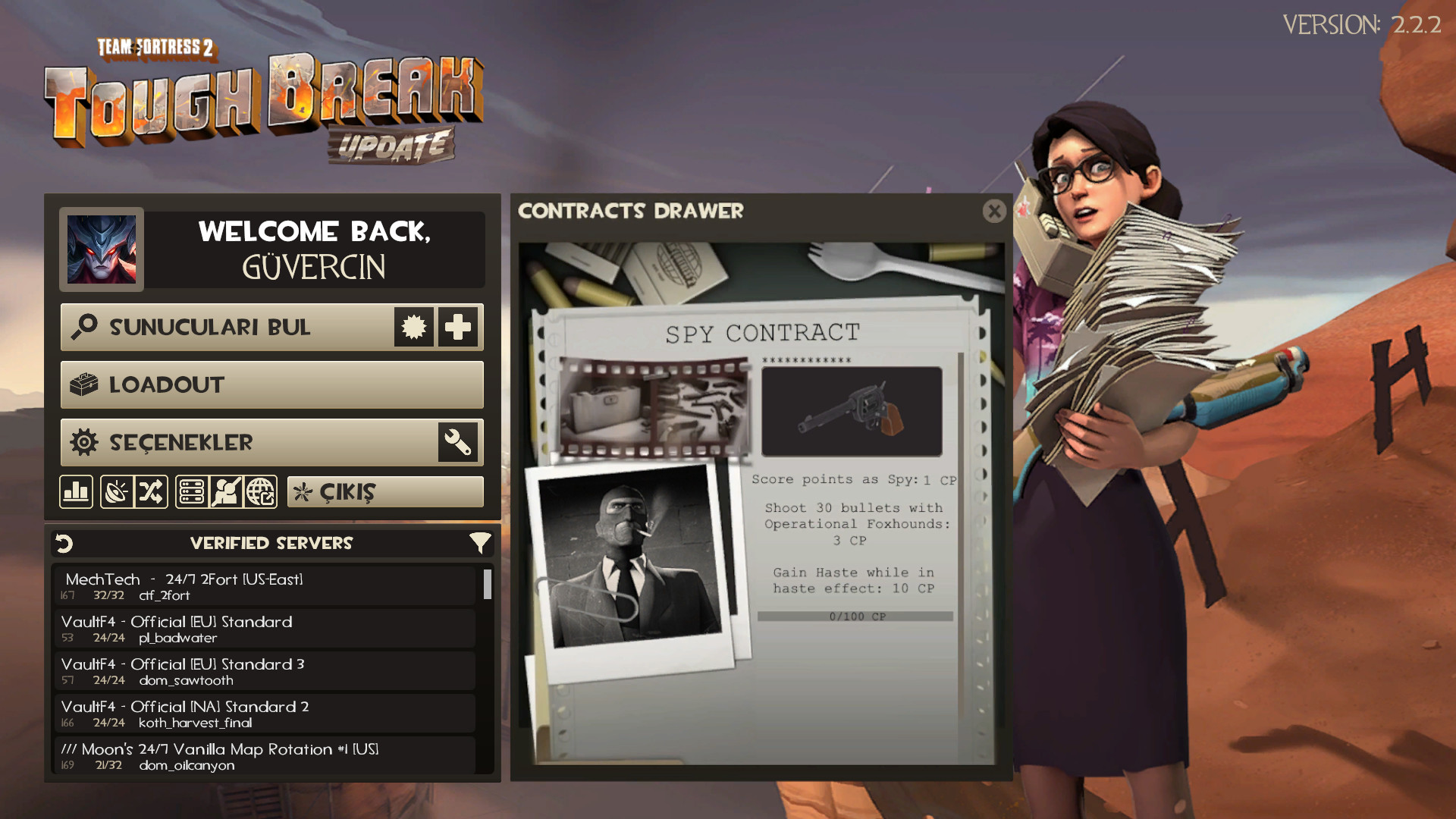The height and width of the screenshot is (819, 1456).
Task: Click the player silhouette icon
Action: click(226, 492)
